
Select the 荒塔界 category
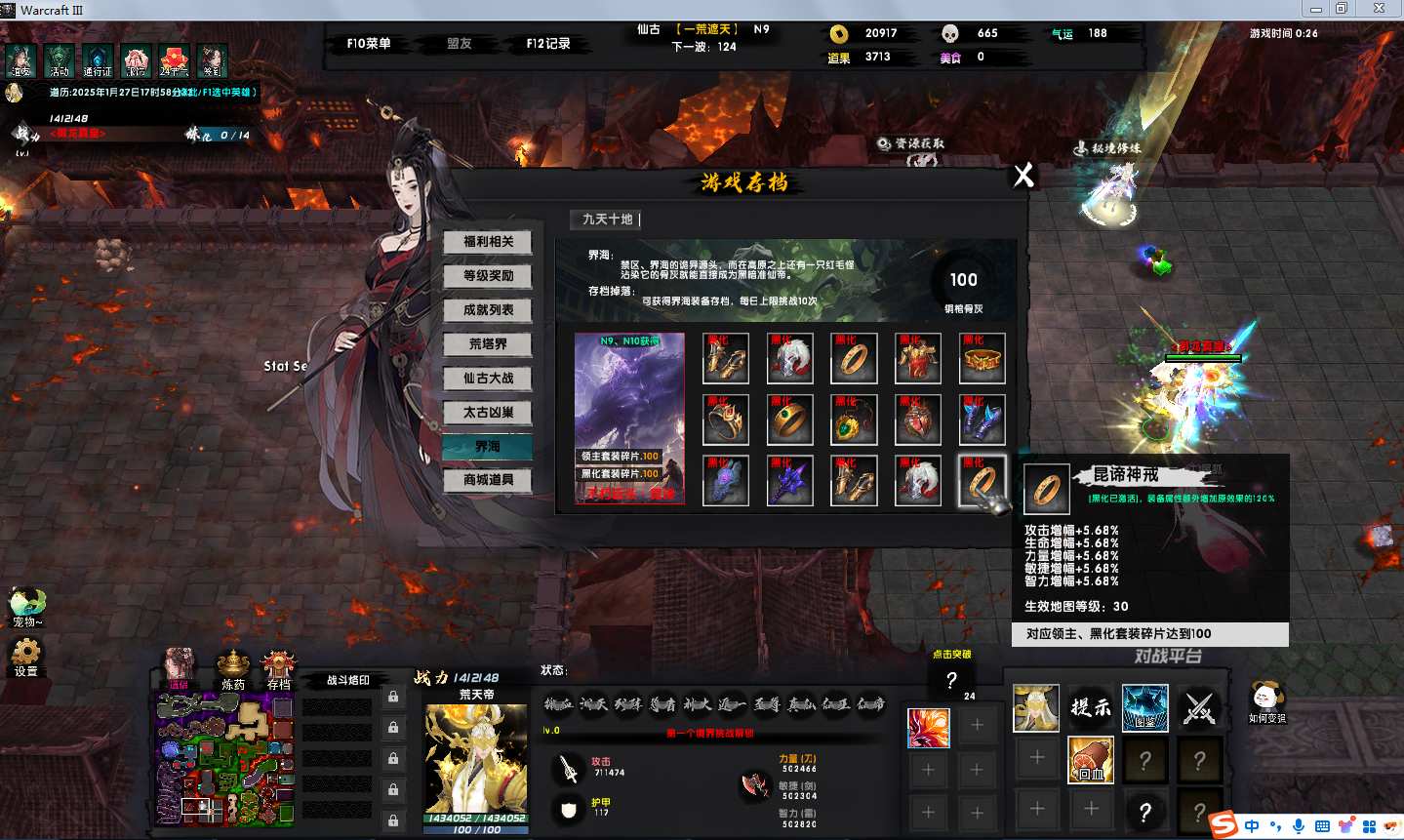[488, 344]
